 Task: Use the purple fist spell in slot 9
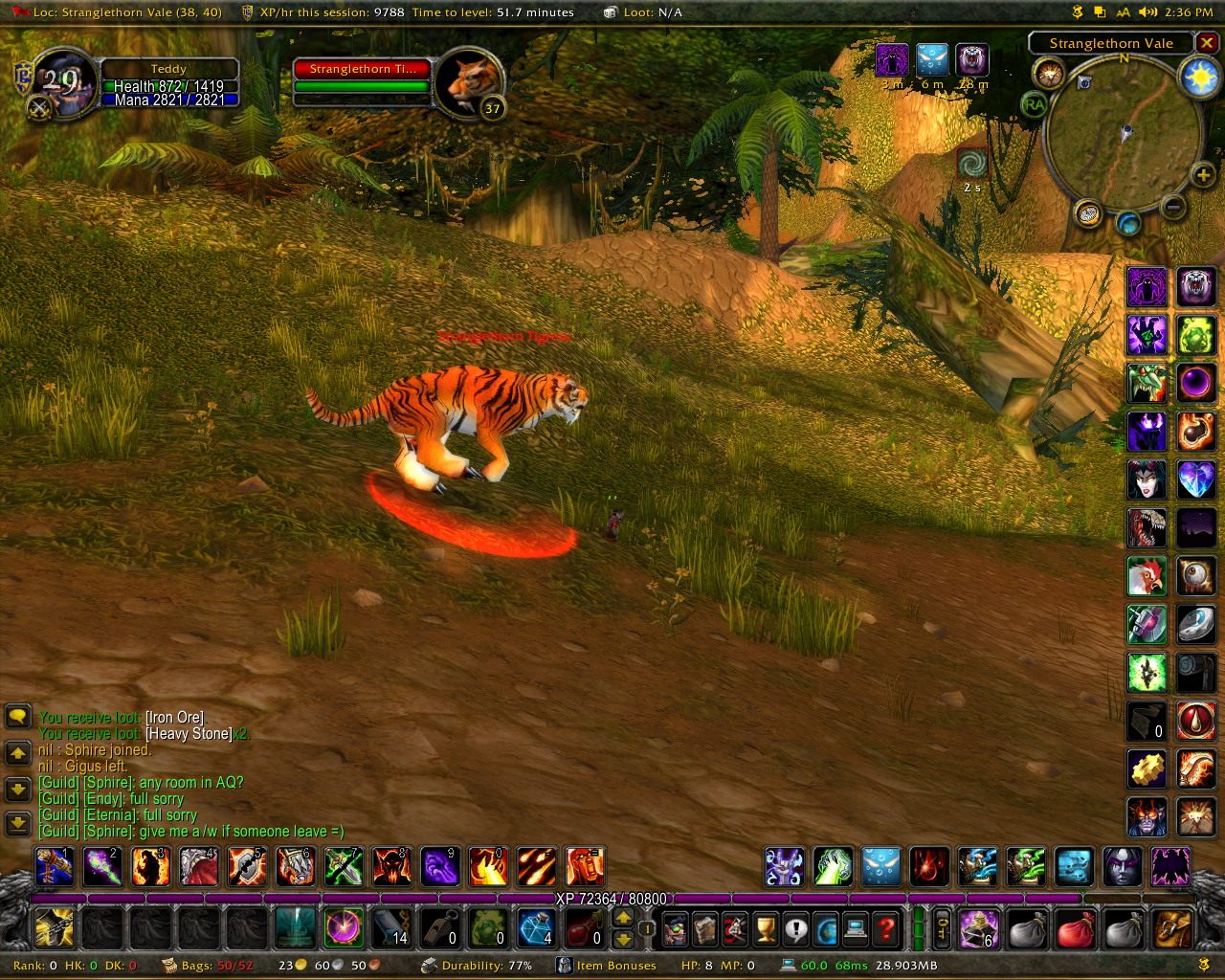(439, 867)
